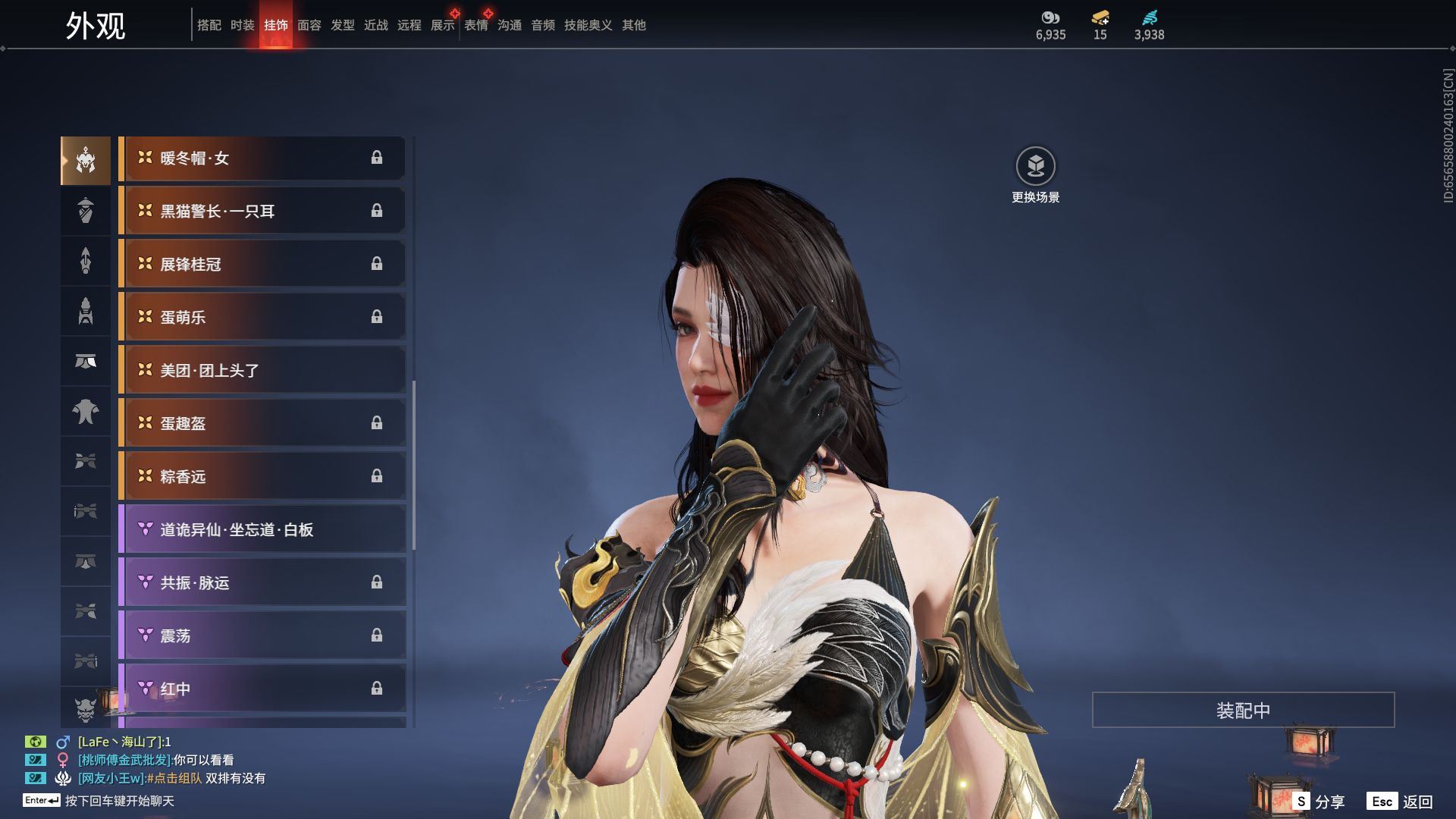Open the 搭配 tab

click(209, 25)
